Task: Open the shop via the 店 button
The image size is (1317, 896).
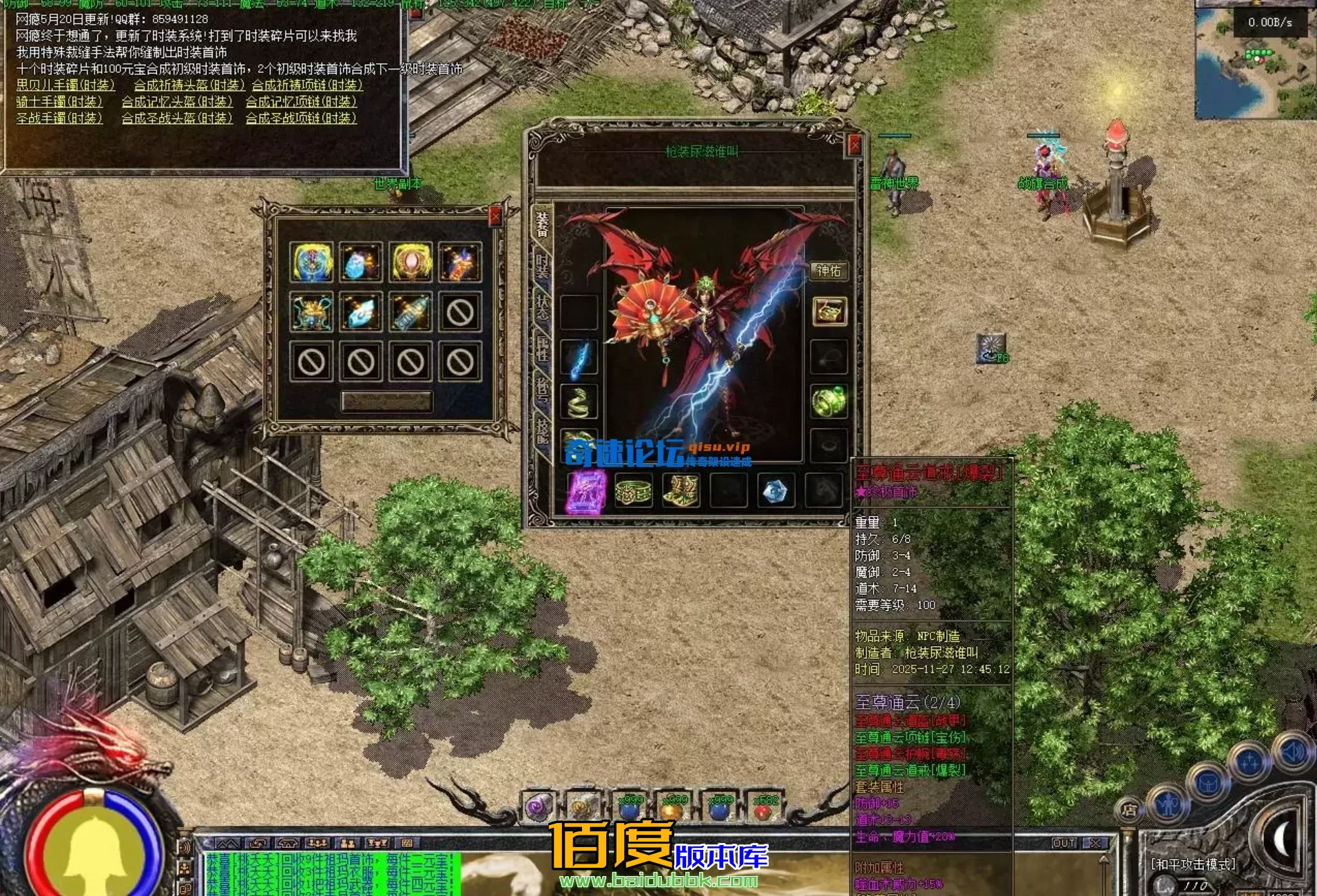Action: [x=1129, y=810]
